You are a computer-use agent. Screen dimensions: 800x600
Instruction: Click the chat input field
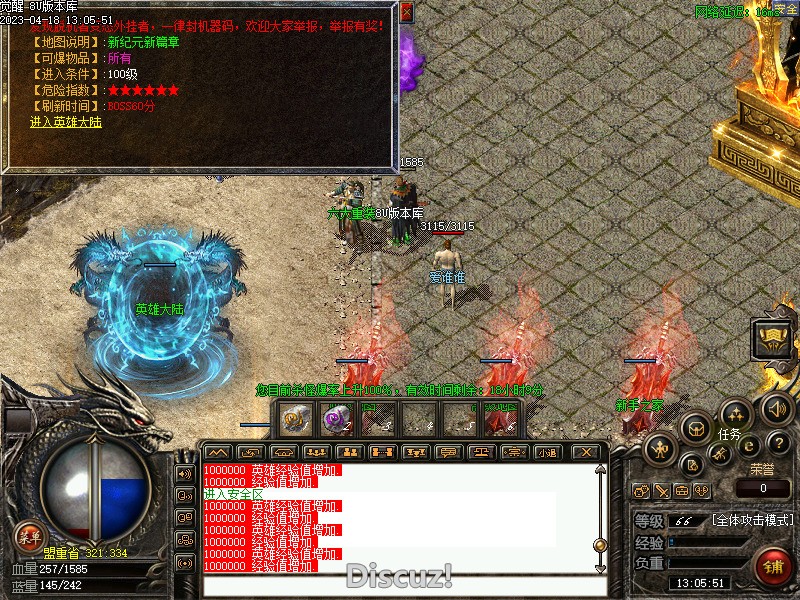[x=400, y=586]
